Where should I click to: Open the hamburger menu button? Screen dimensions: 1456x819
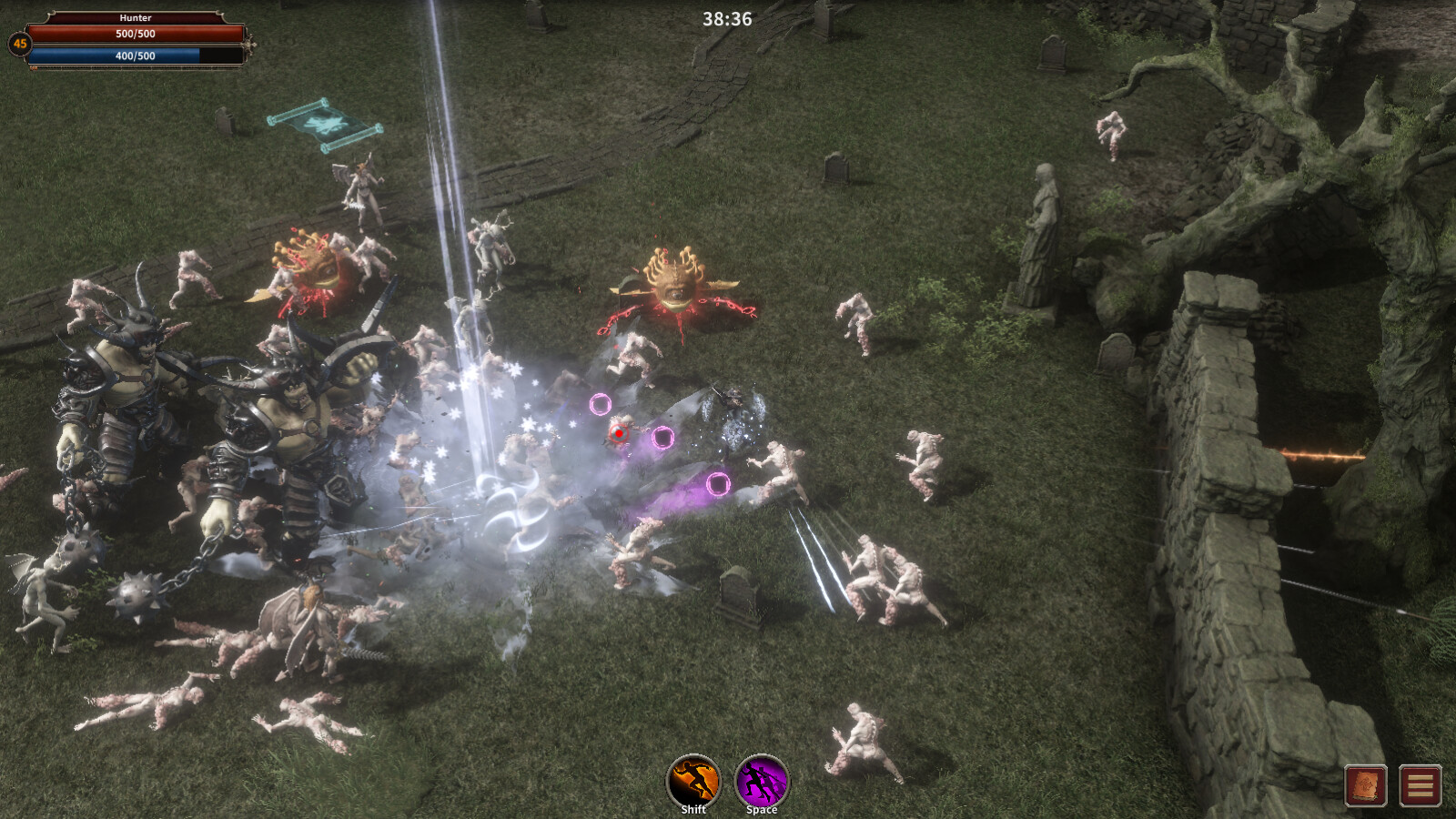(1420, 785)
